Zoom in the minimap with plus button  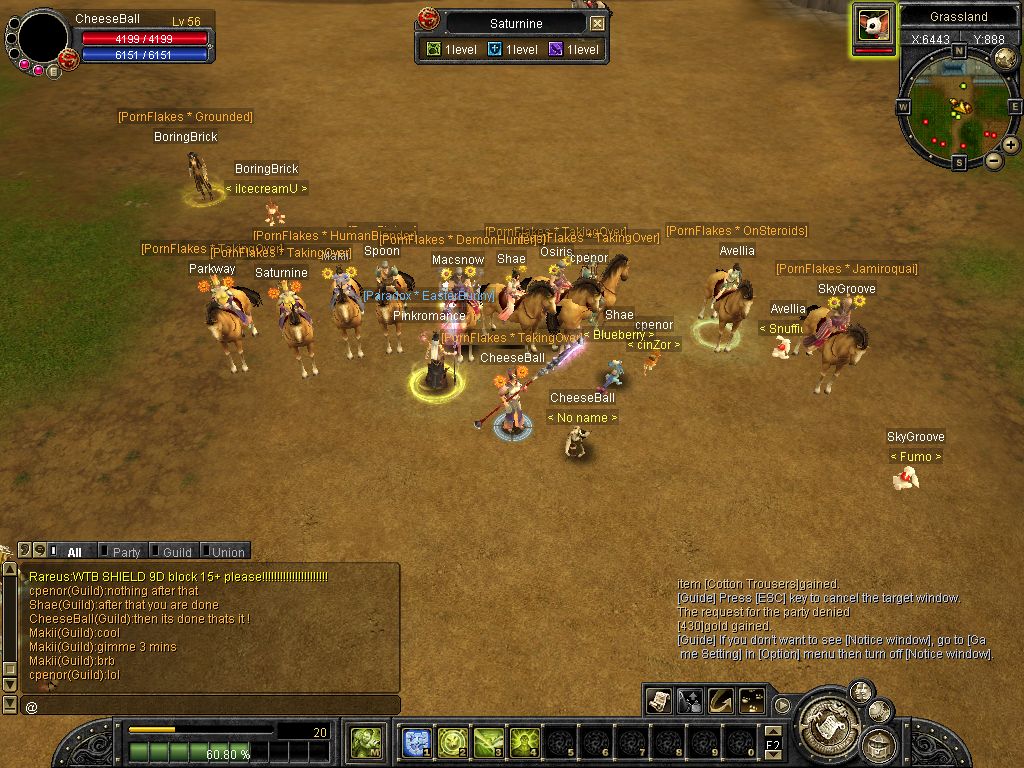(1011, 145)
